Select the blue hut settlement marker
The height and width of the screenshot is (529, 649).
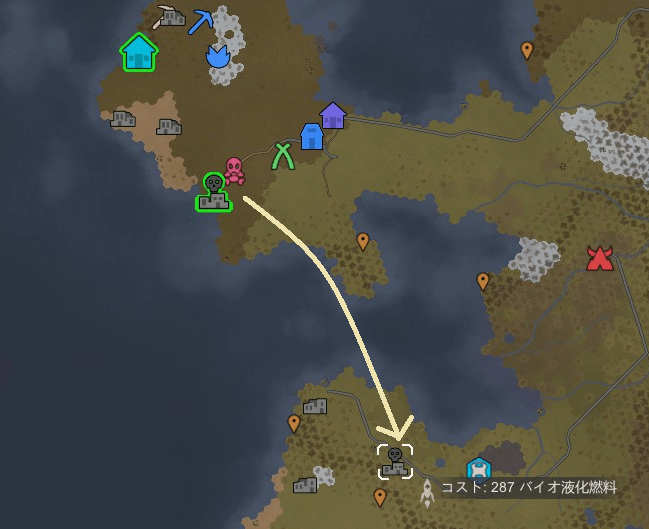tap(312, 136)
